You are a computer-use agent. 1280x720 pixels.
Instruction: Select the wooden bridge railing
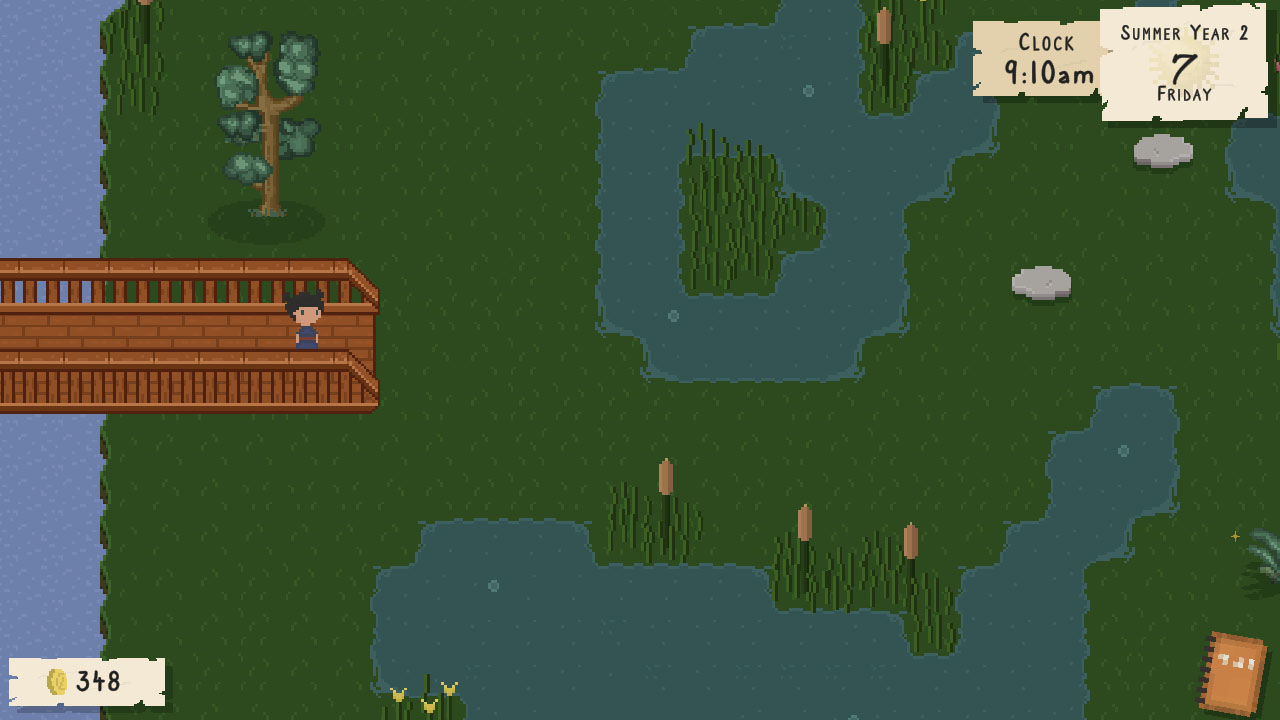[x=180, y=290]
